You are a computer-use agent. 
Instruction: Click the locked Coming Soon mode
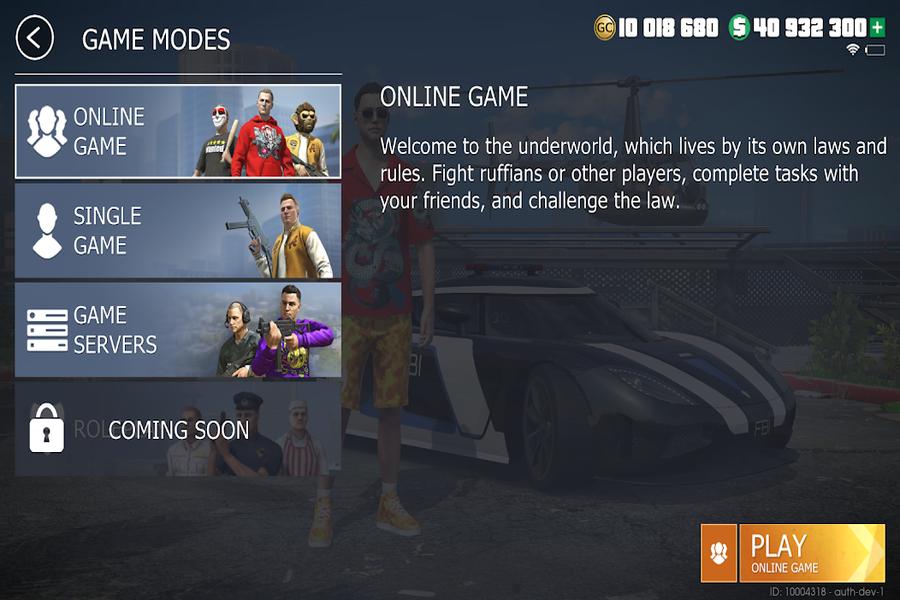pos(178,429)
